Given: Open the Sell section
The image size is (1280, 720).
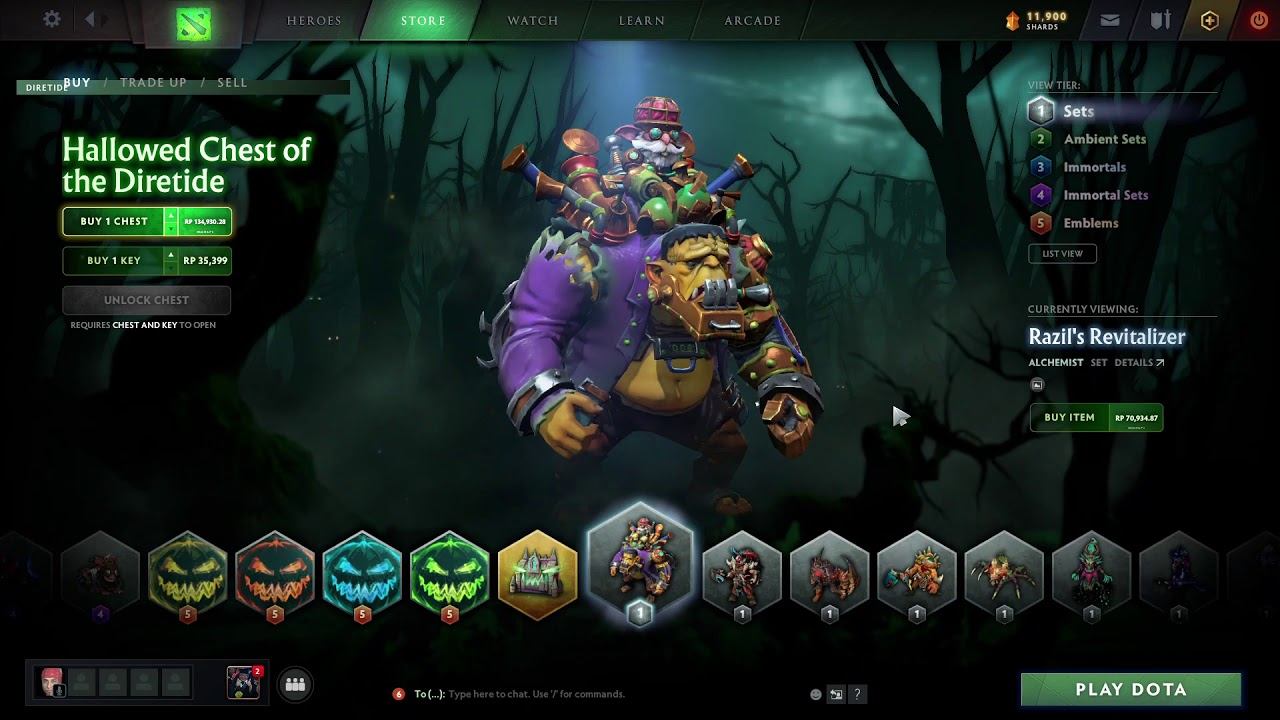Looking at the screenshot, I should (x=232, y=83).
